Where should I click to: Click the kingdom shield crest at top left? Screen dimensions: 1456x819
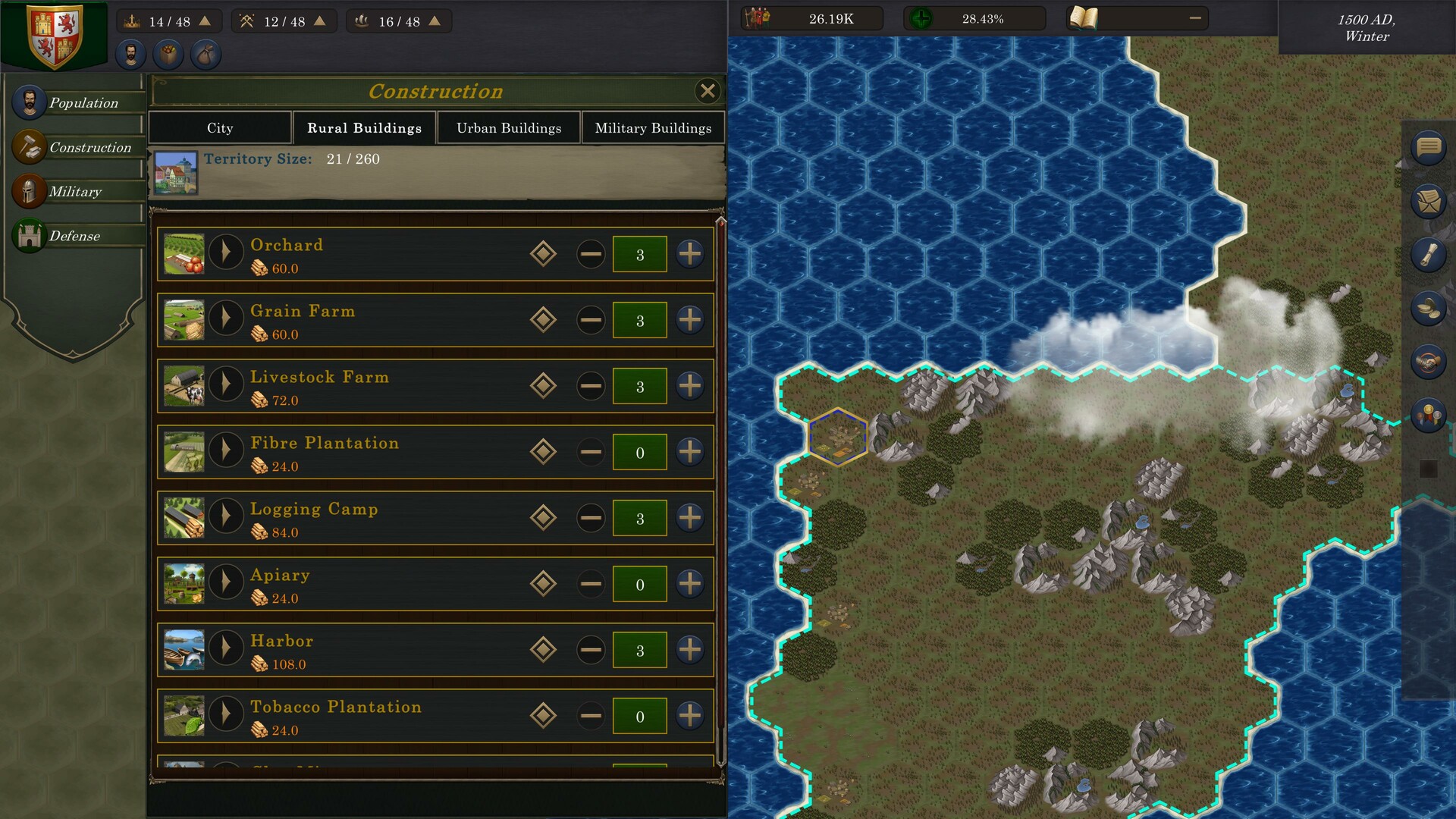point(53,34)
